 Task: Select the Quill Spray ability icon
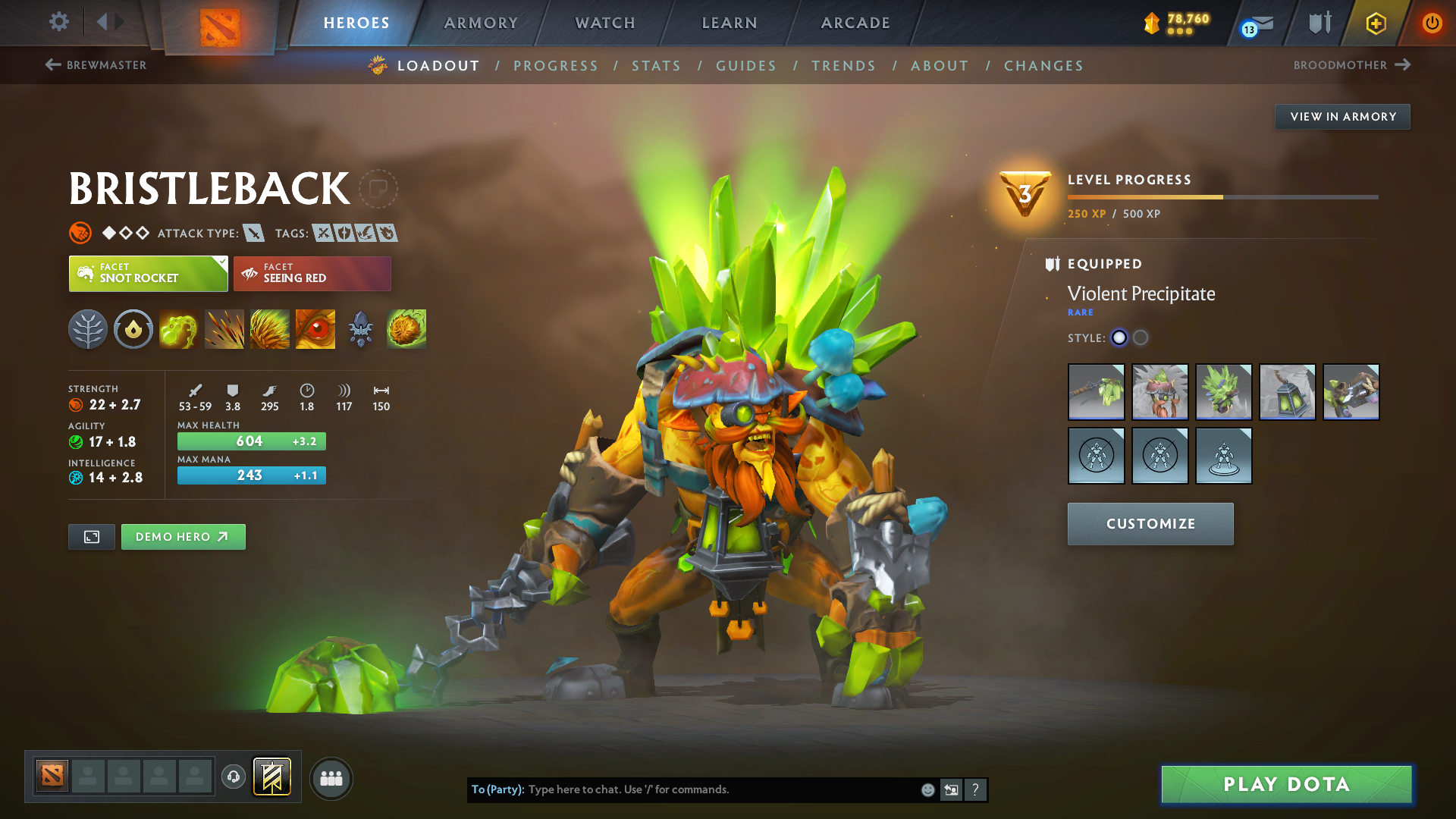coord(224,328)
